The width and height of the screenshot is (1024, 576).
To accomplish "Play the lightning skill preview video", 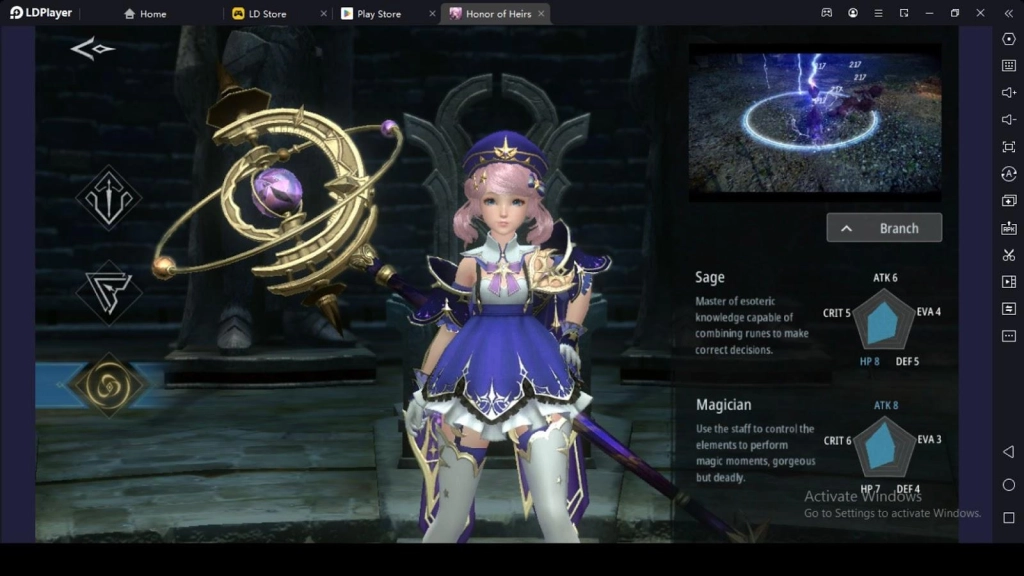I will pos(814,118).
